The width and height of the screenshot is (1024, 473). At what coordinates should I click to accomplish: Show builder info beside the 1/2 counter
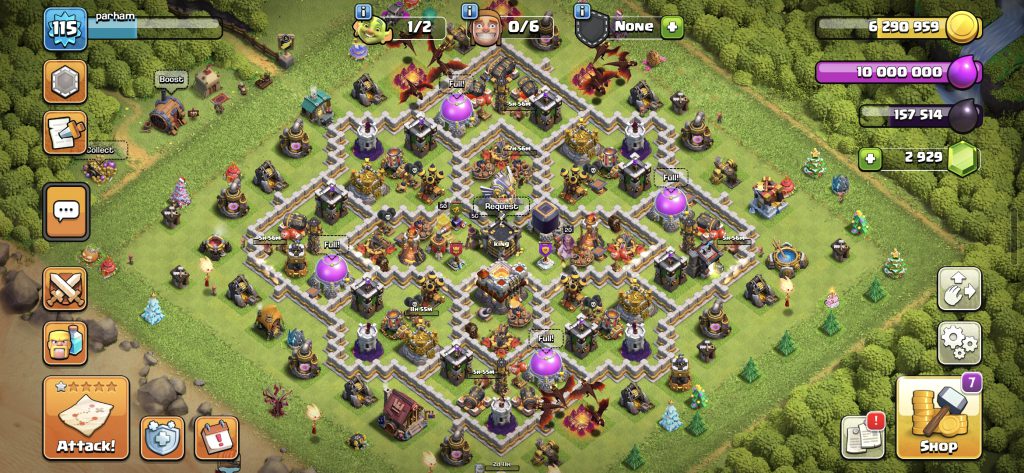(x=363, y=11)
